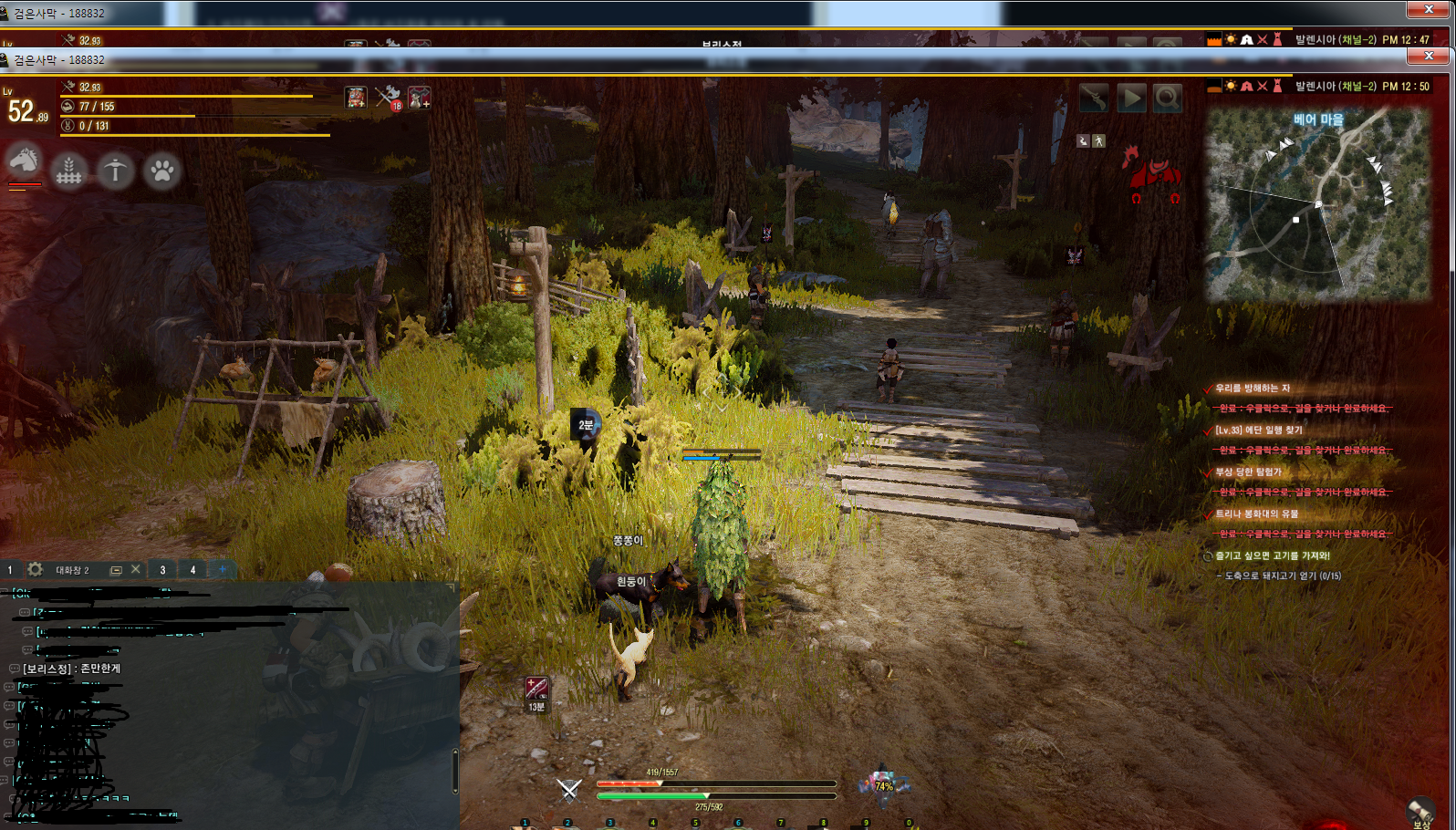Add a new chat tab
Viewport: 1456px width, 830px height.
[x=222, y=570]
